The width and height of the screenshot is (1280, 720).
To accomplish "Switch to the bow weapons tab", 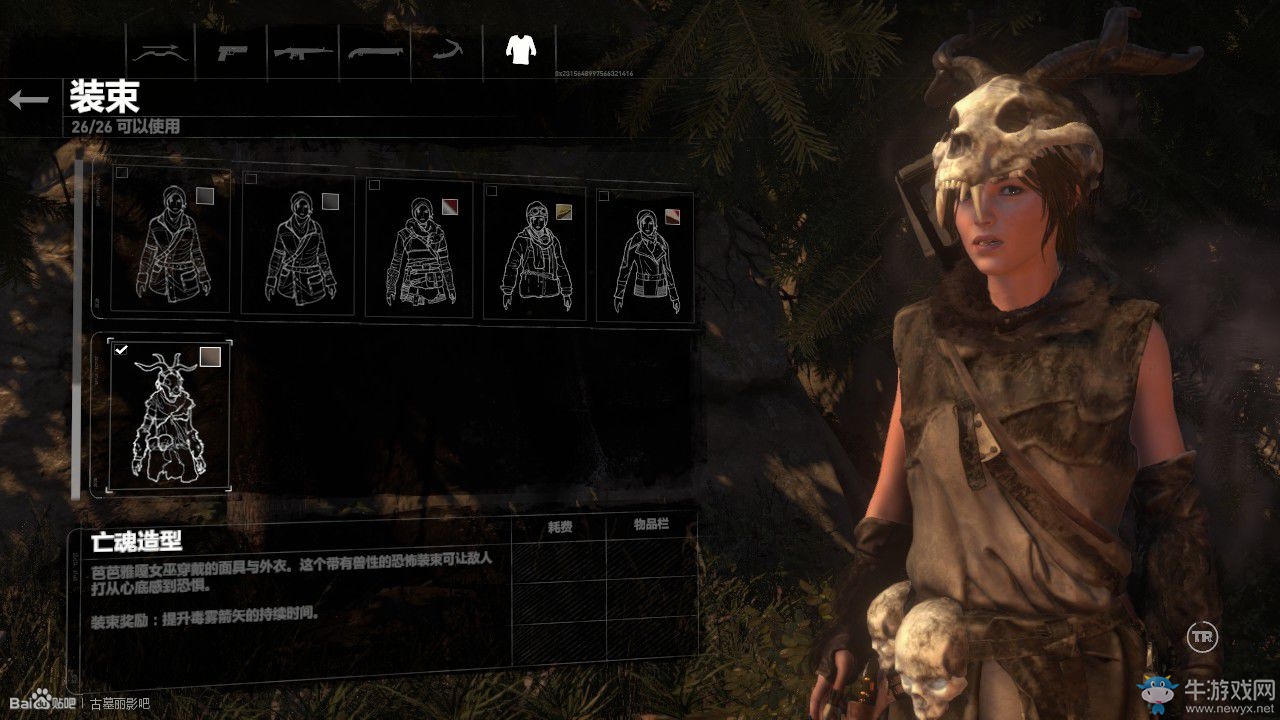I will 161,50.
